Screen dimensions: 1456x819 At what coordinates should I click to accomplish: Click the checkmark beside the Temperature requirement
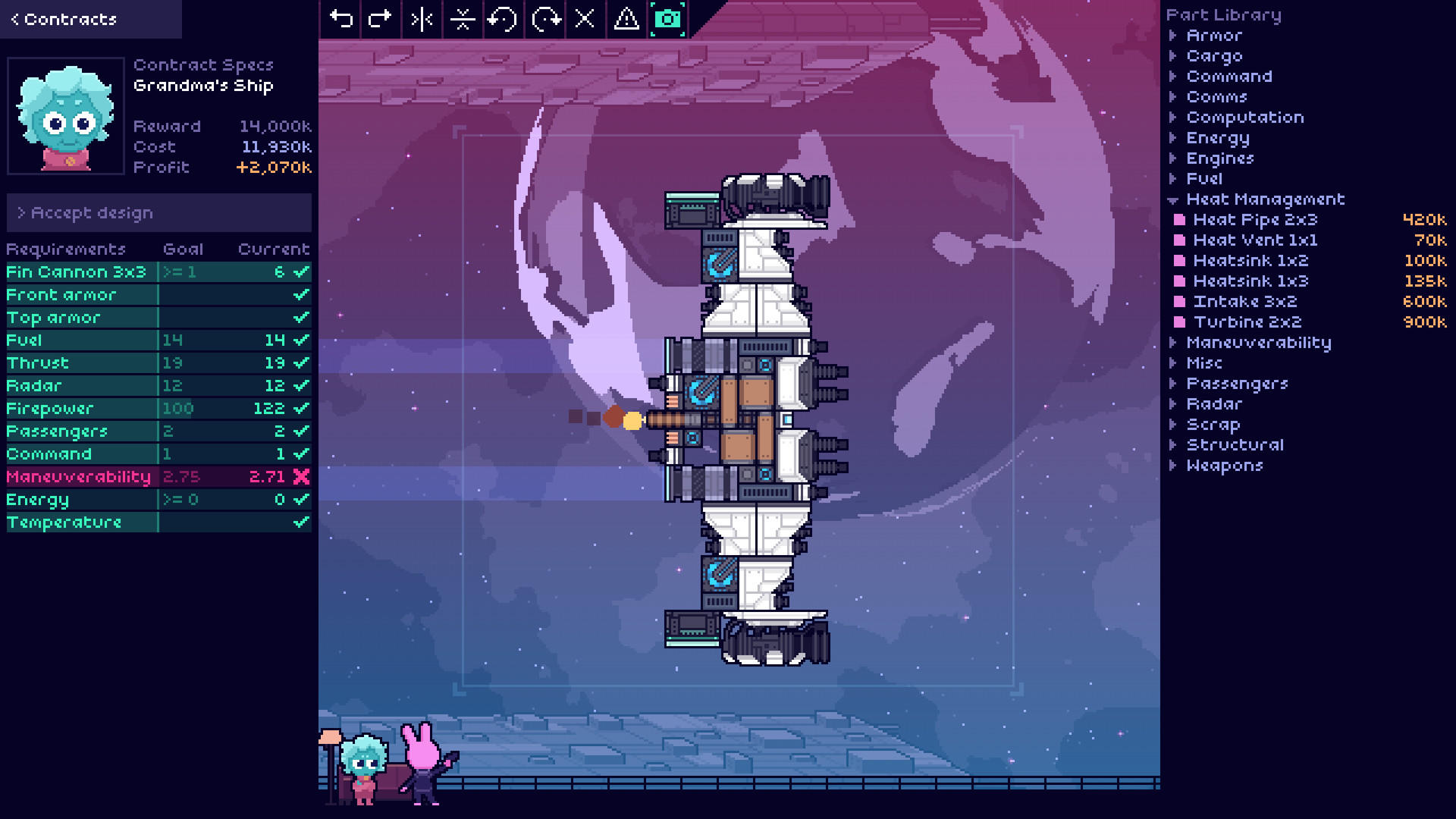pyautogui.click(x=301, y=522)
